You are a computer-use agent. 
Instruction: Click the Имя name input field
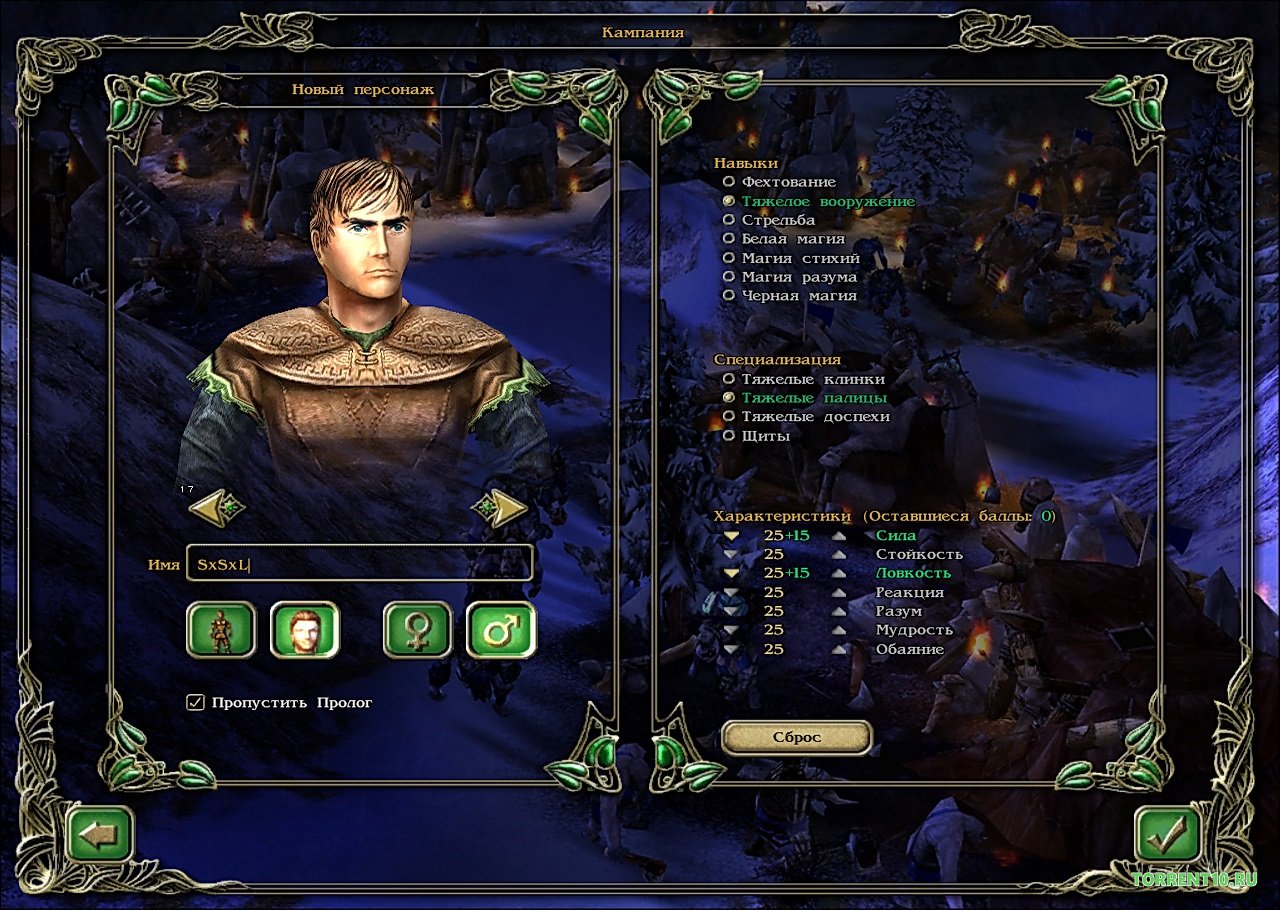tap(360, 564)
